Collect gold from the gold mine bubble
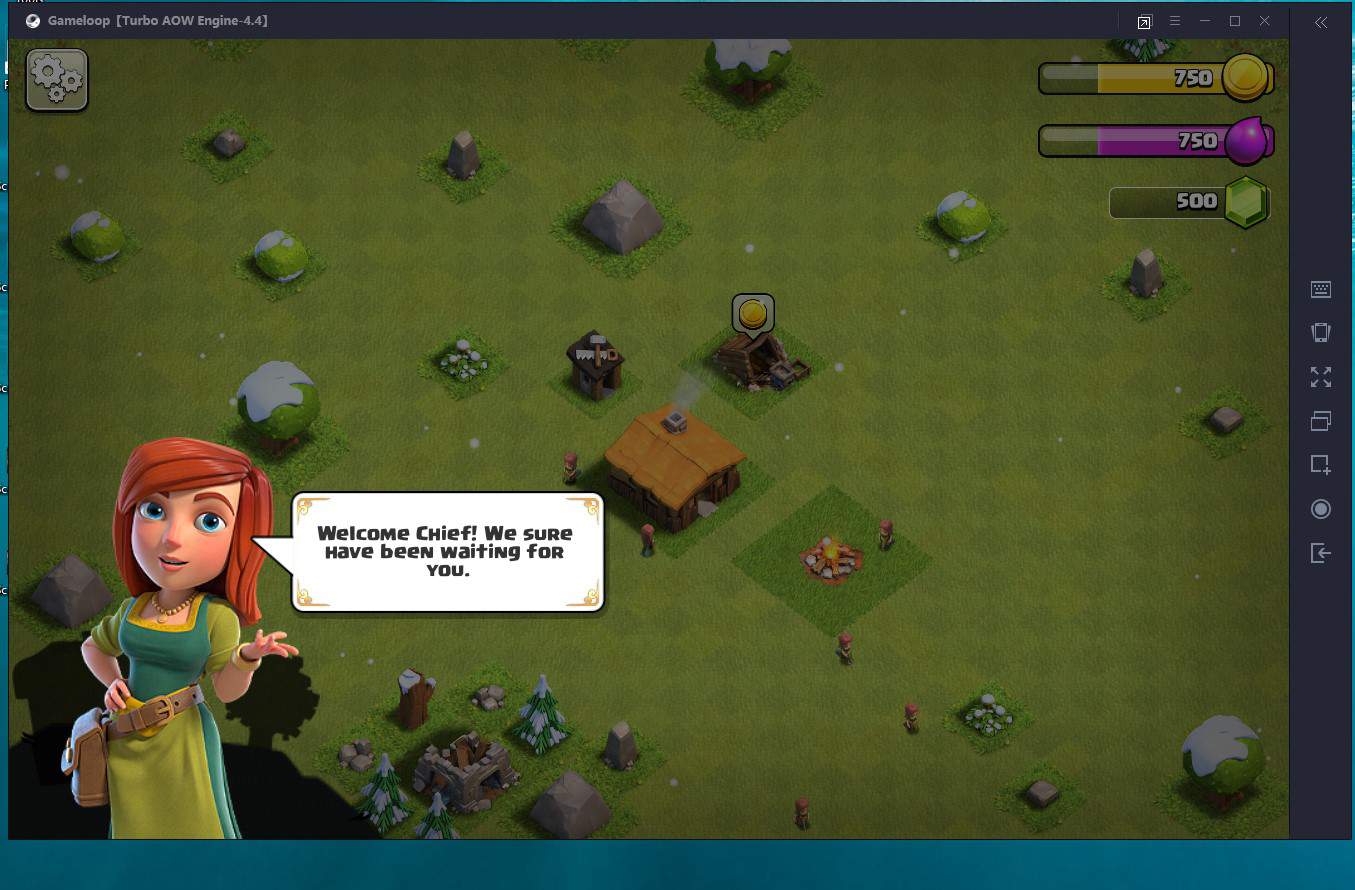1355x890 pixels. tap(753, 314)
